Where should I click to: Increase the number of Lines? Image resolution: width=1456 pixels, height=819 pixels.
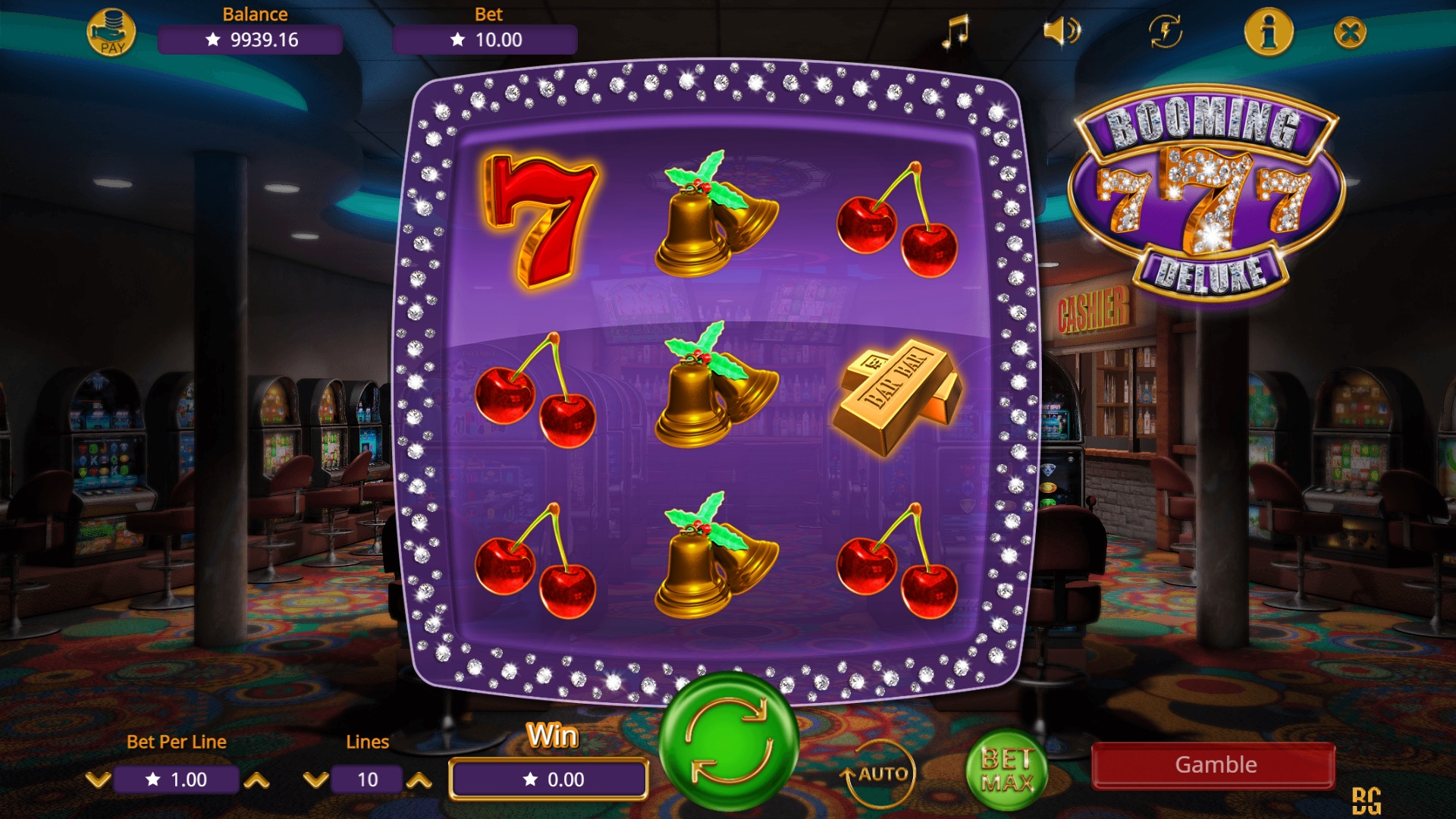419,780
